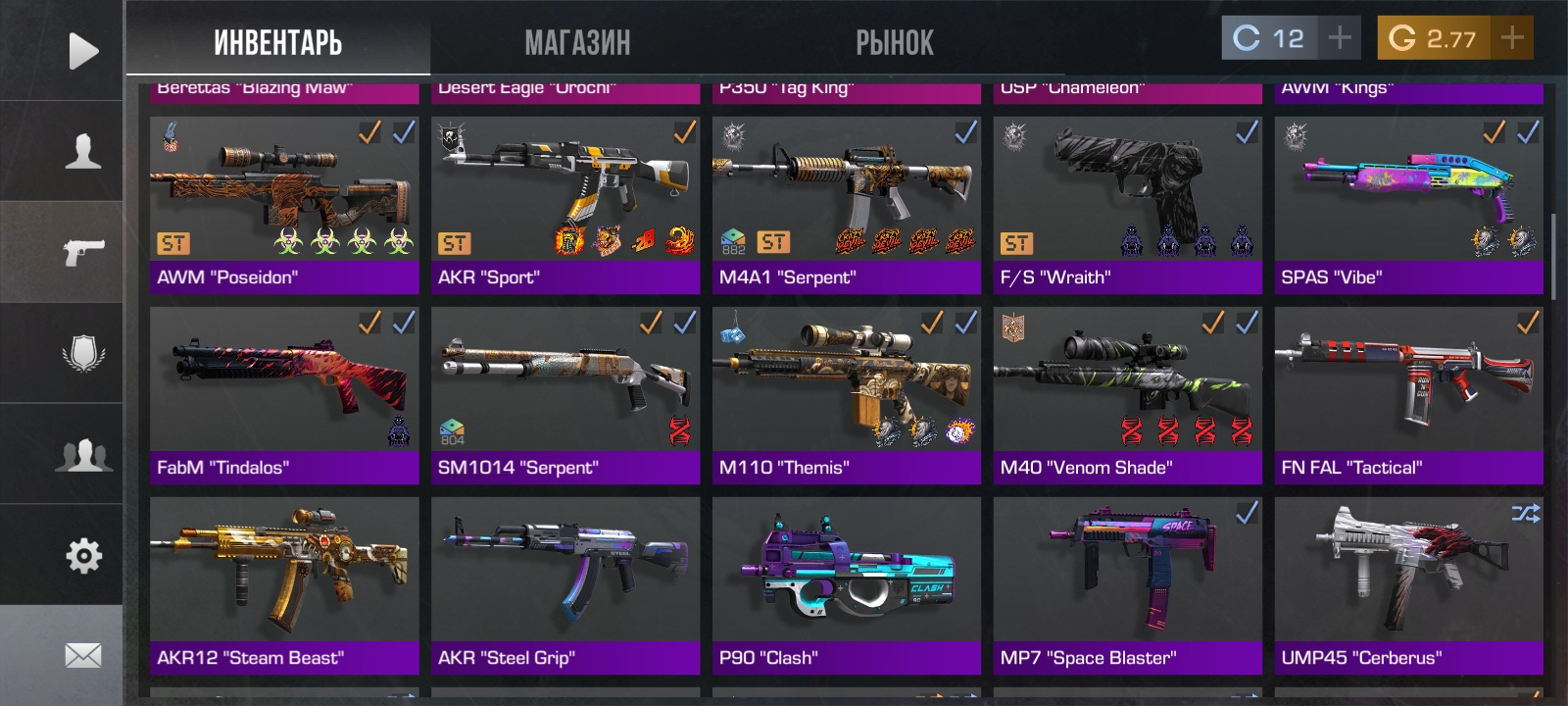Open the player profile icon
Viewport: 1568px width, 706px height.
point(82,151)
